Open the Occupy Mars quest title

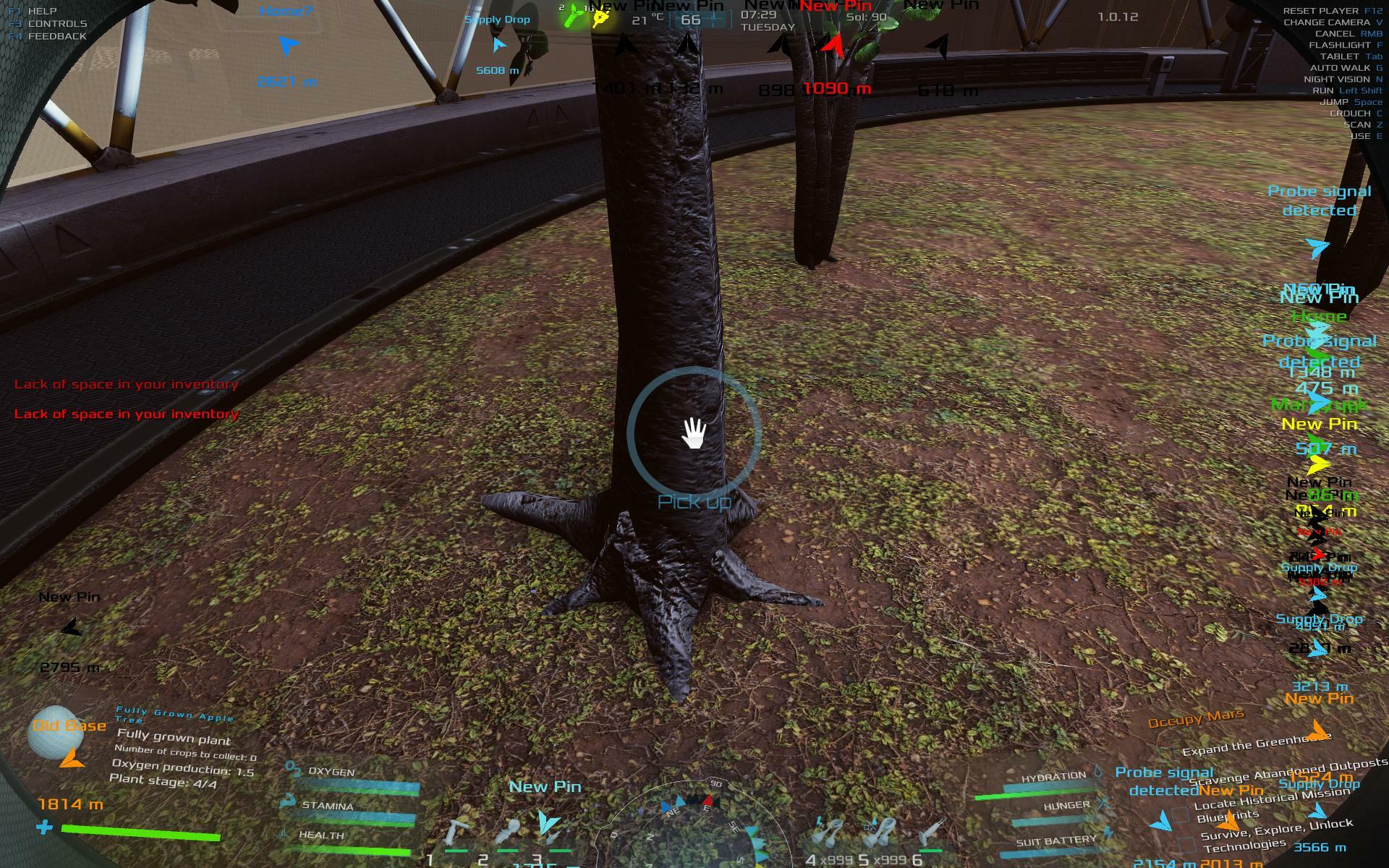1195,718
